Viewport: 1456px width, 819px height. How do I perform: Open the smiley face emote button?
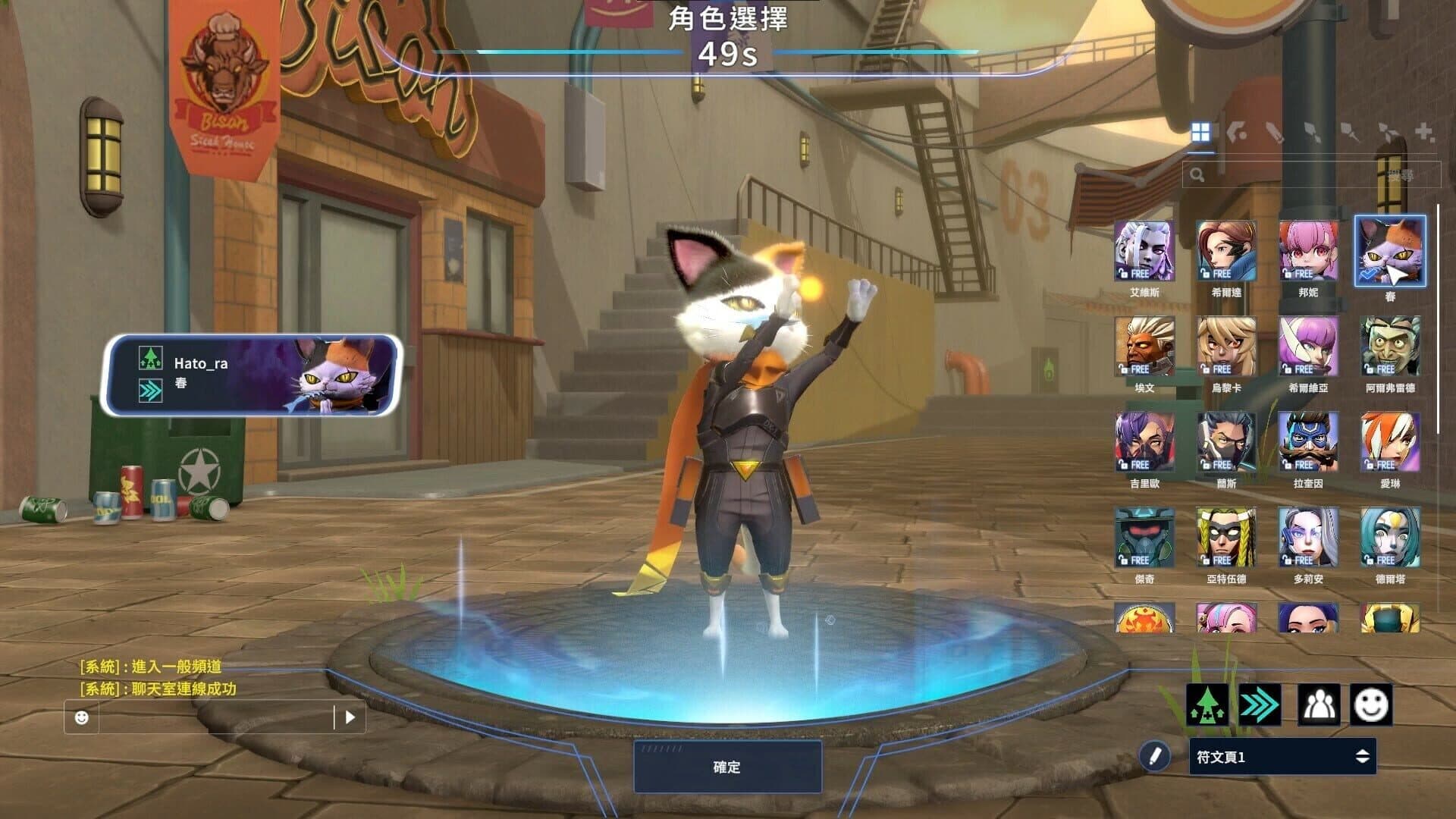[1371, 704]
